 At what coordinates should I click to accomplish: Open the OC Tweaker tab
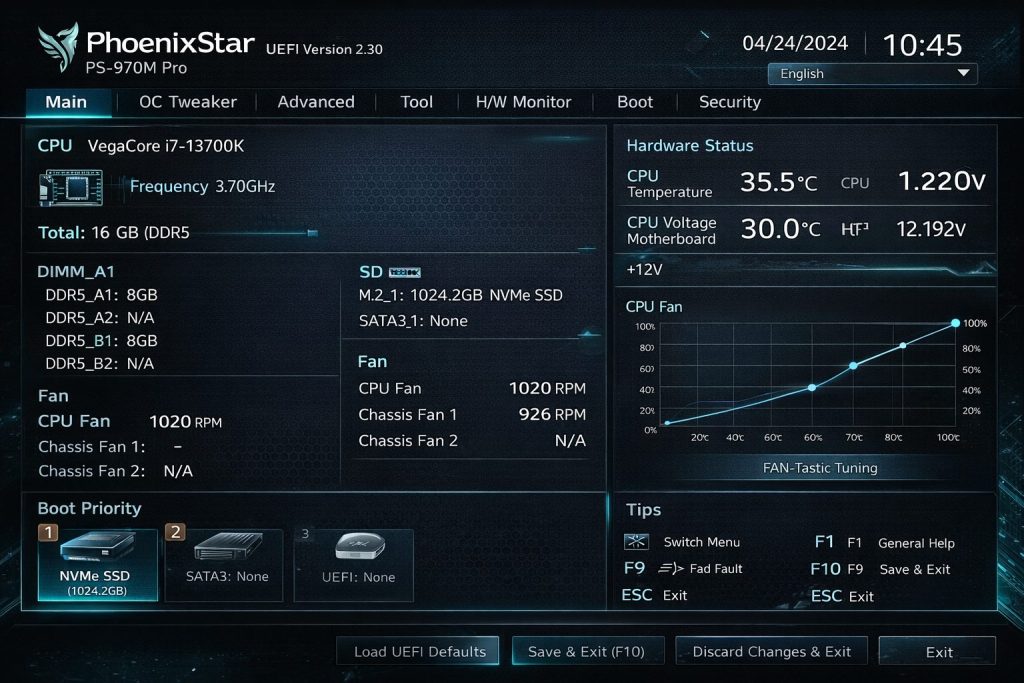coord(188,102)
